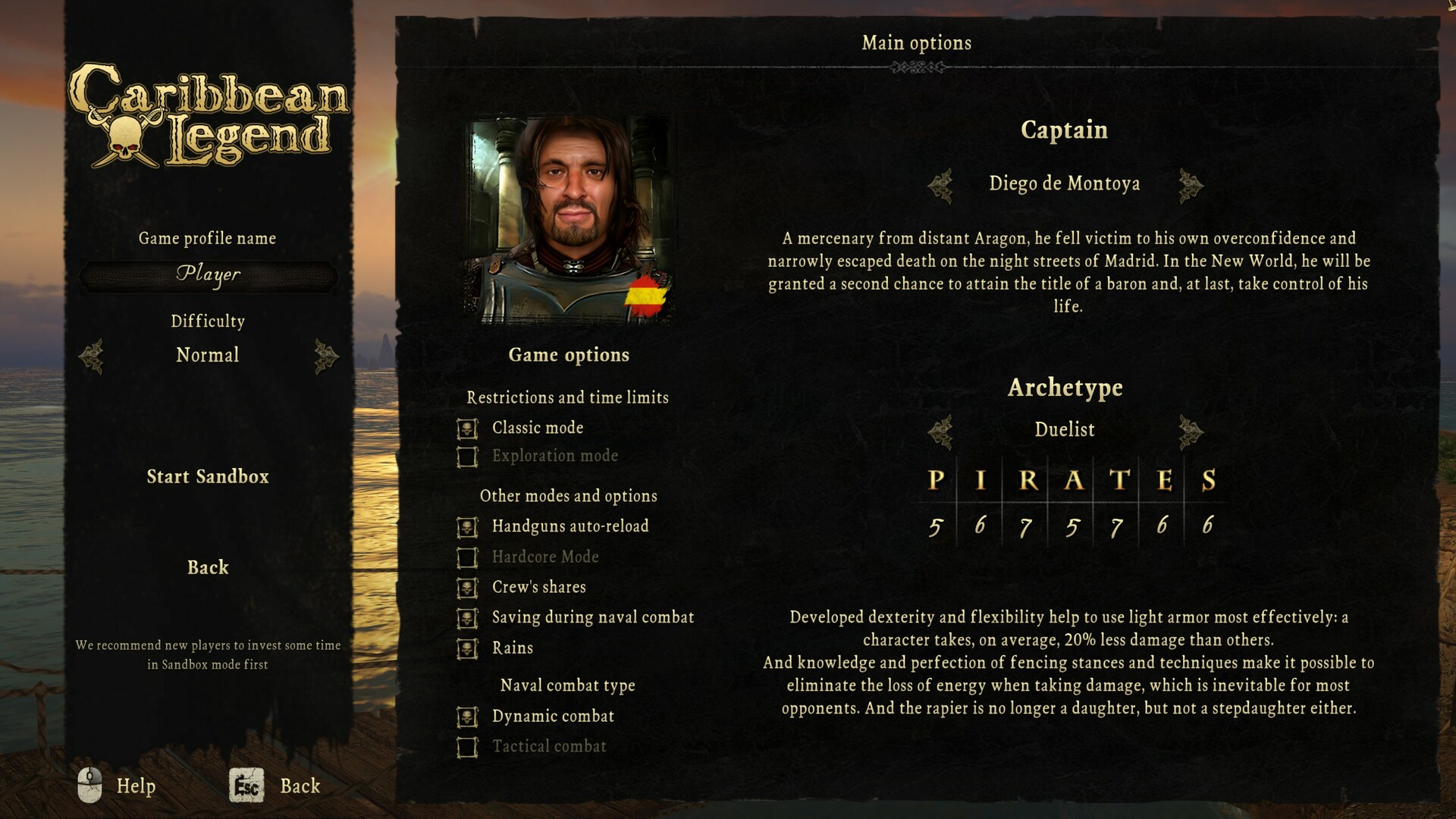Screen dimensions: 1456x819
Task: Click the right arrow beside the Captain name
Action: click(x=1191, y=184)
